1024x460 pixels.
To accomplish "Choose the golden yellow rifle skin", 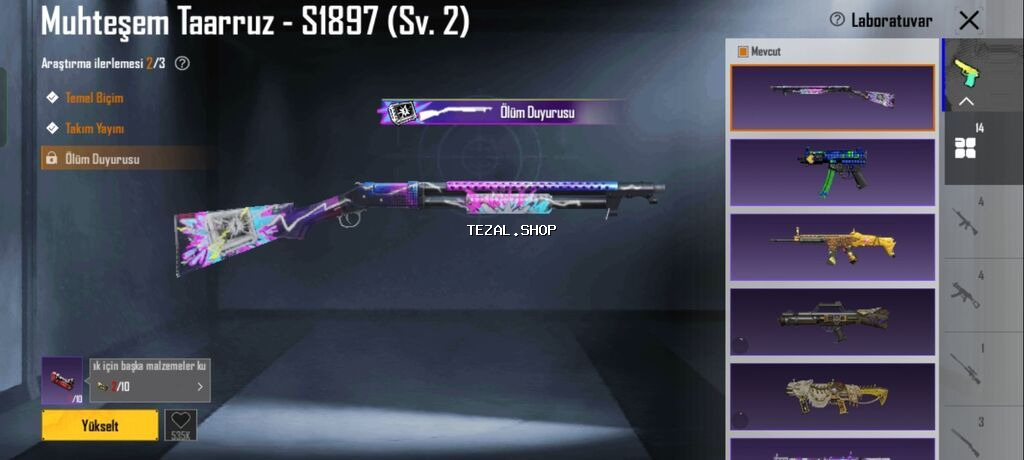I will click(x=832, y=246).
